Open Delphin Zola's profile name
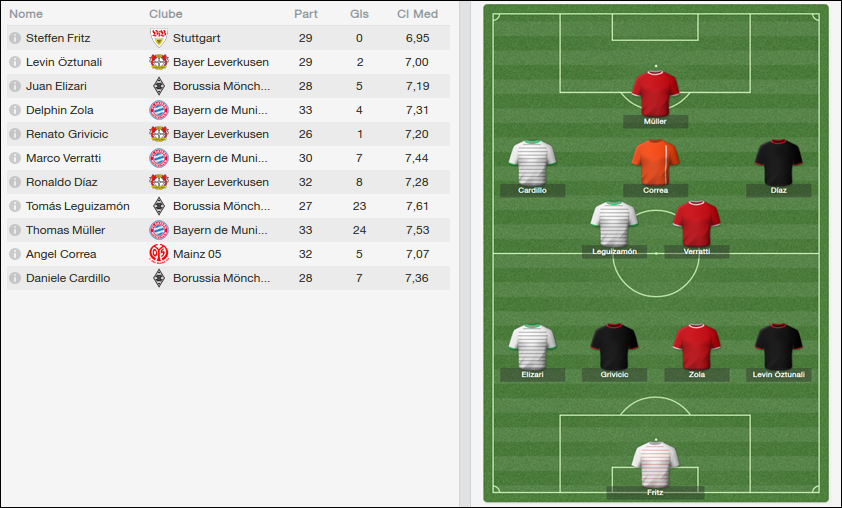Image resolution: width=842 pixels, height=508 pixels. (x=60, y=110)
